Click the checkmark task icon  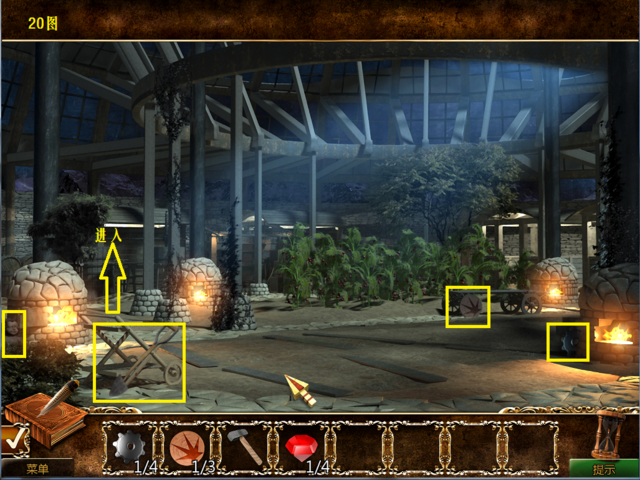[12, 437]
